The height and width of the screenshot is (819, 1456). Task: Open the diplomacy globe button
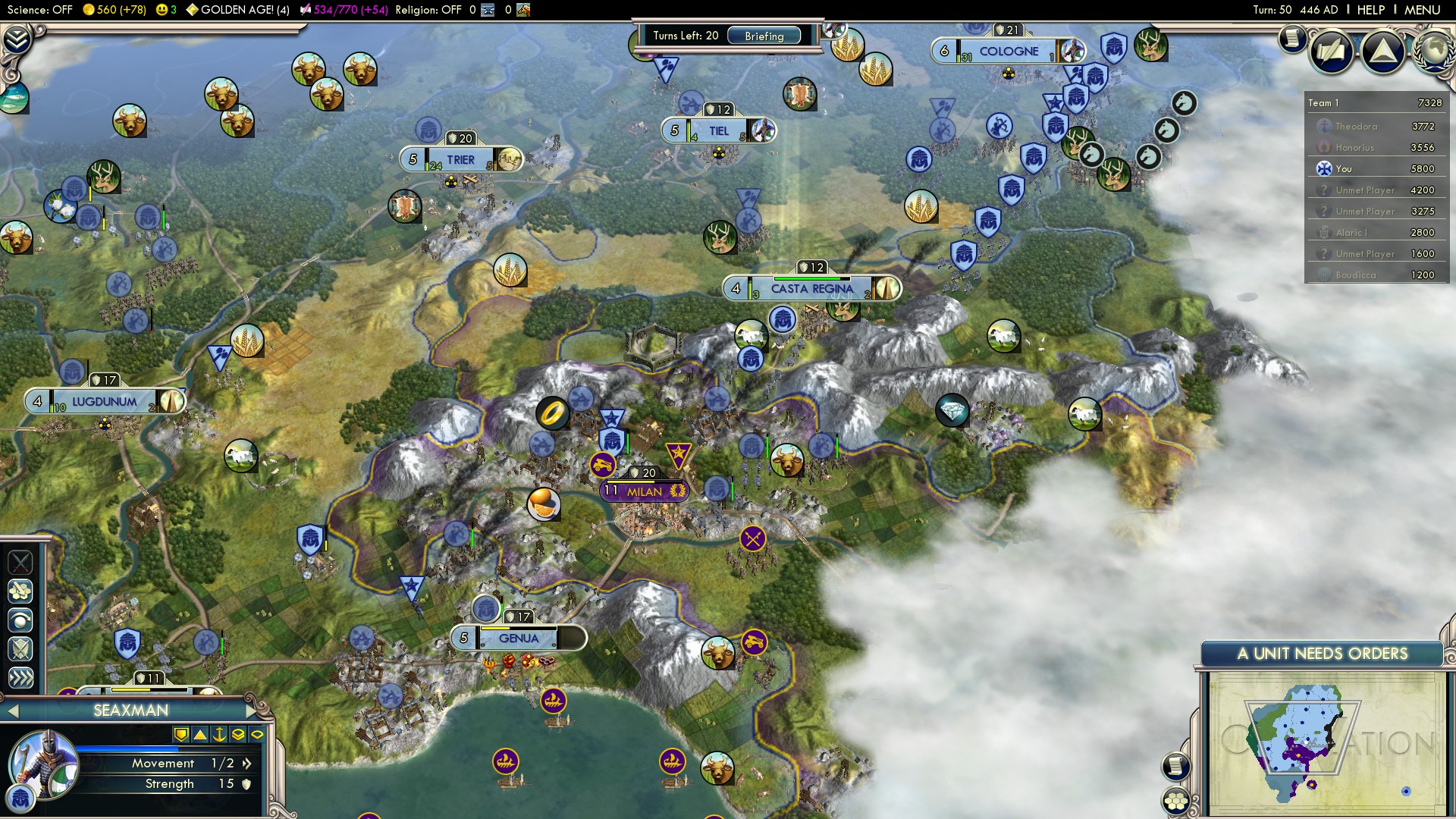point(1435,50)
